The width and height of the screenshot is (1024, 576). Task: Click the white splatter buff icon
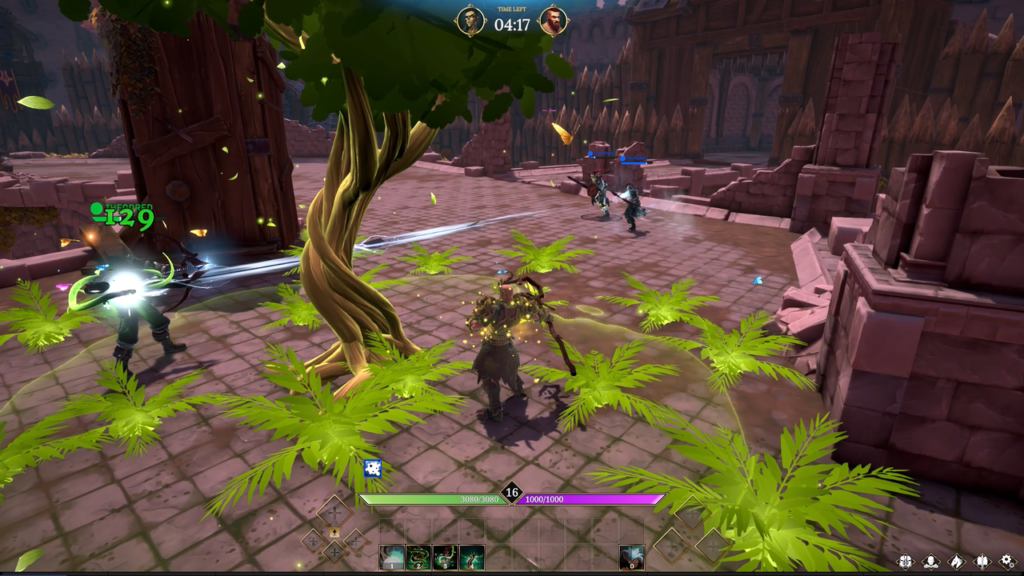point(372,467)
